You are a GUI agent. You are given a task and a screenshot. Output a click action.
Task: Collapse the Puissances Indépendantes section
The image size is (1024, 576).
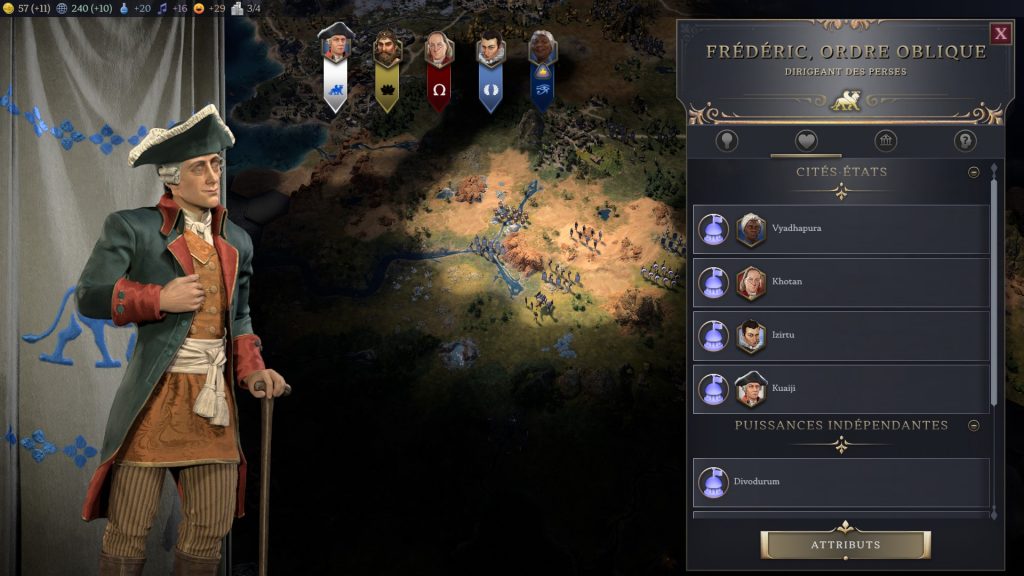[x=974, y=425]
